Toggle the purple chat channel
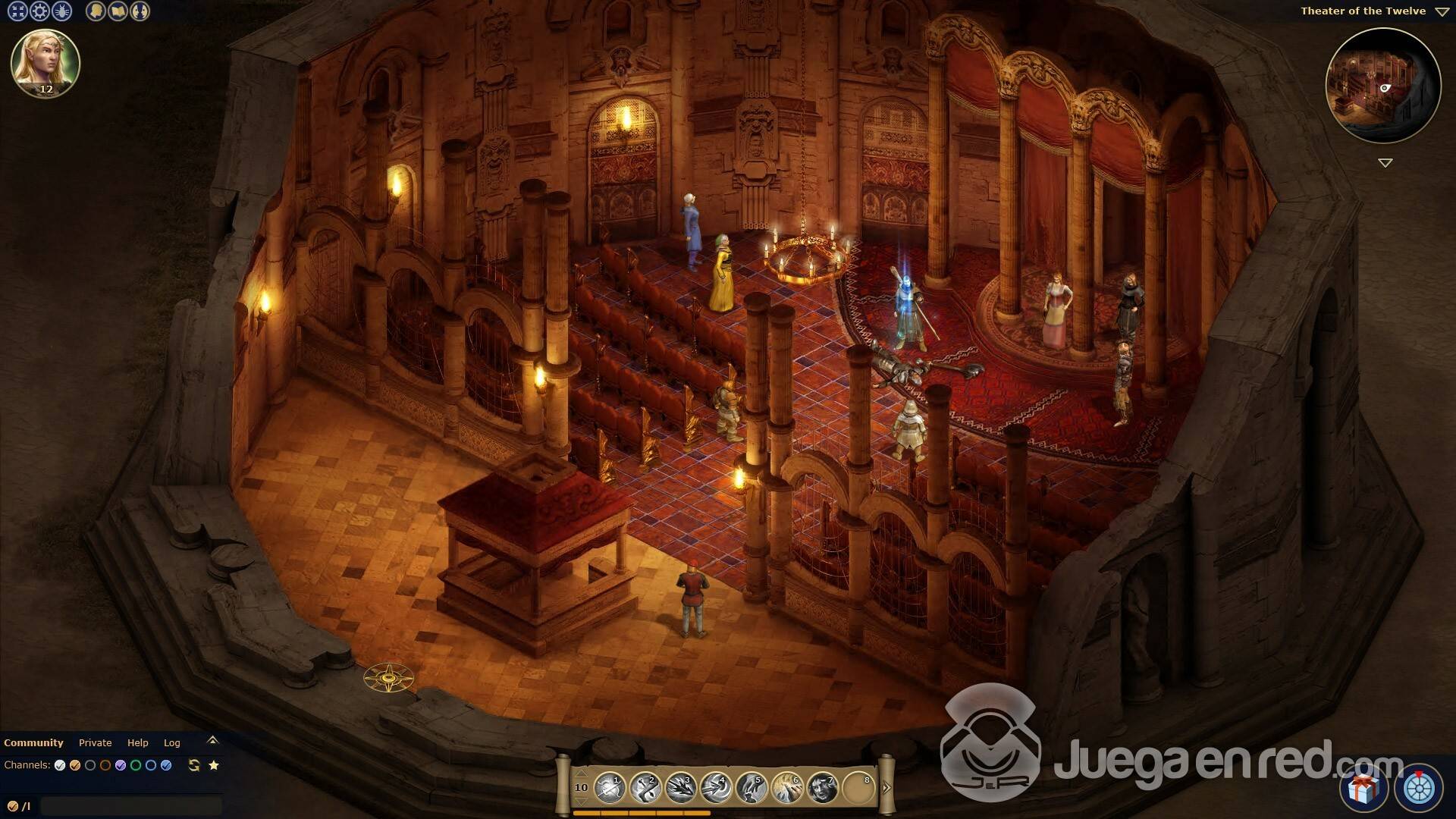 coord(121,766)
